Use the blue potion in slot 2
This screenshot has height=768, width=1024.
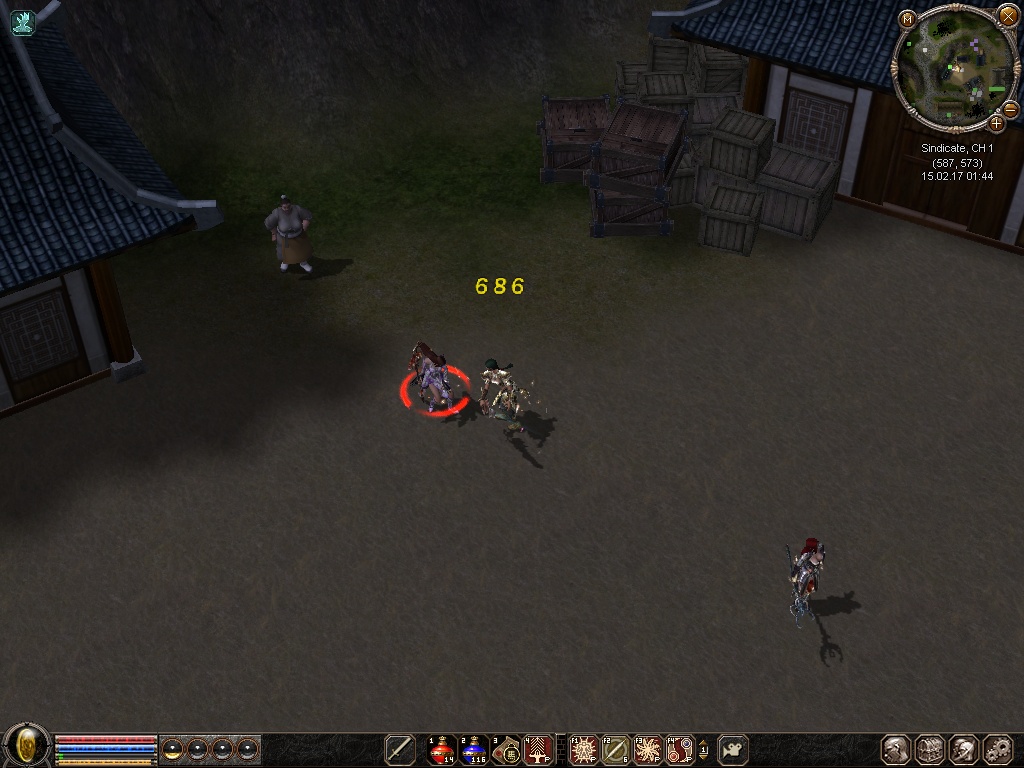point(474,749)
